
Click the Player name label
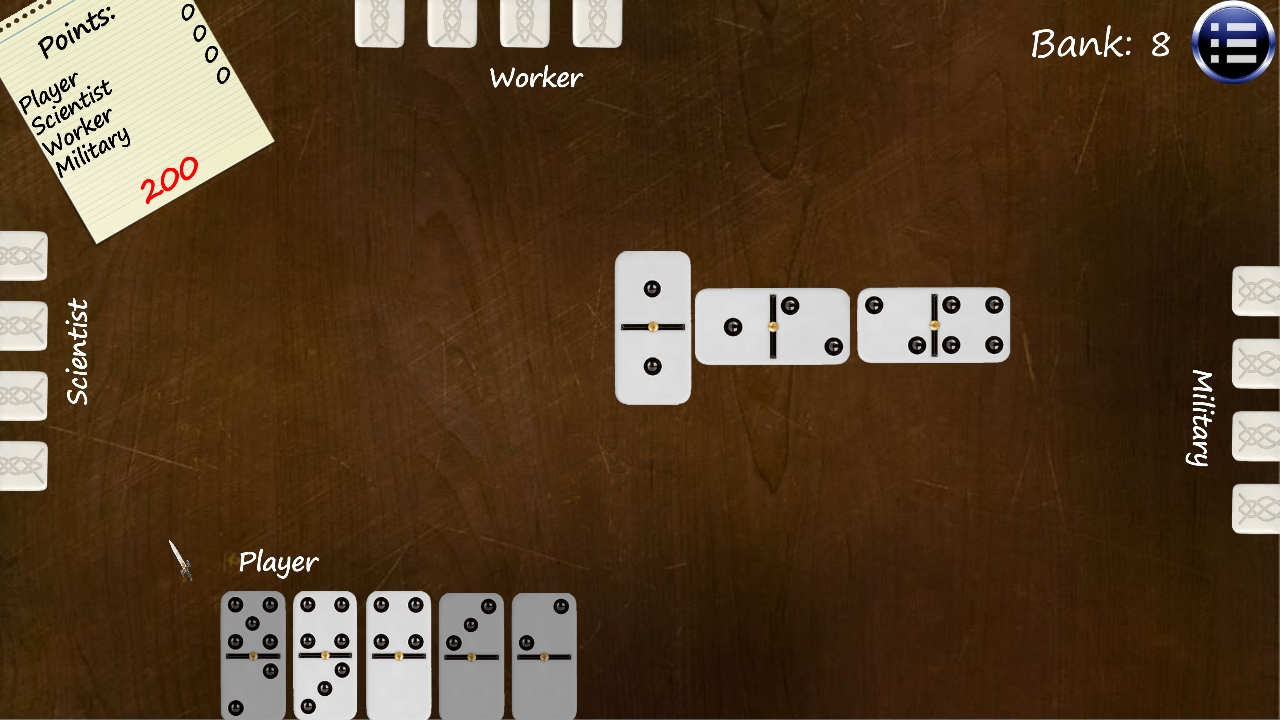tap(278, 562)
